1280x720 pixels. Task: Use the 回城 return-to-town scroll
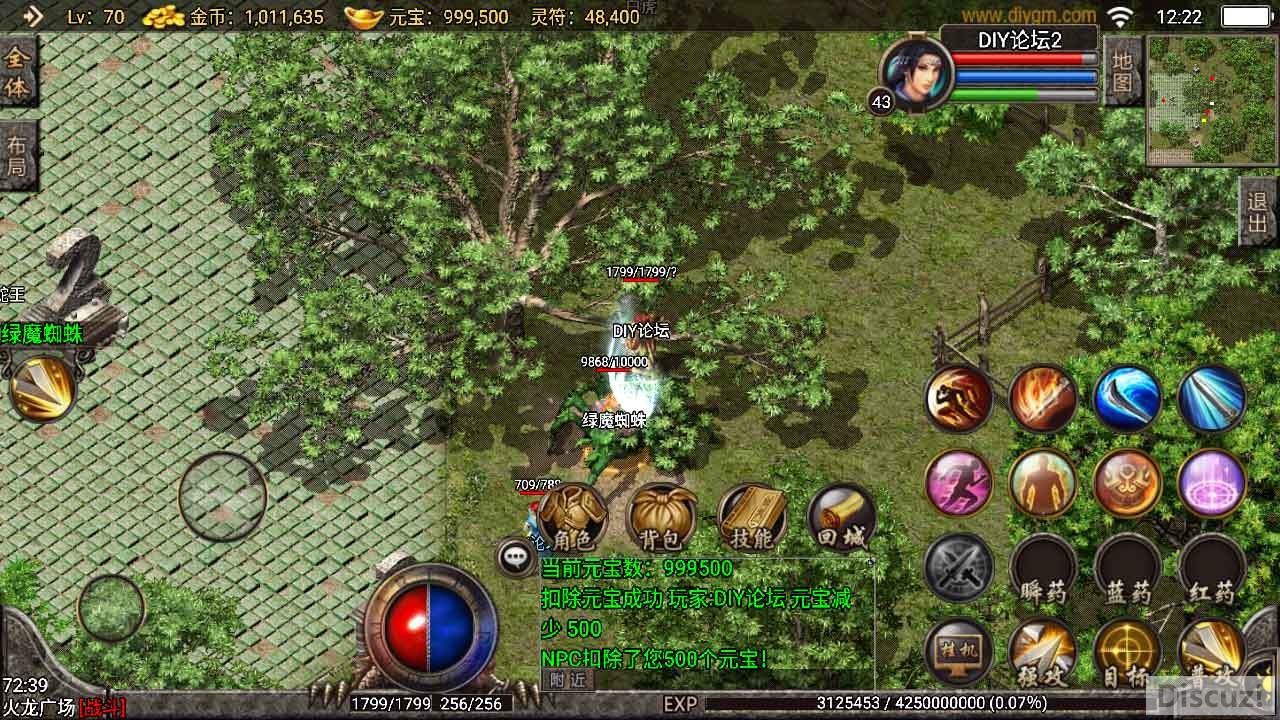coord(841,519)
